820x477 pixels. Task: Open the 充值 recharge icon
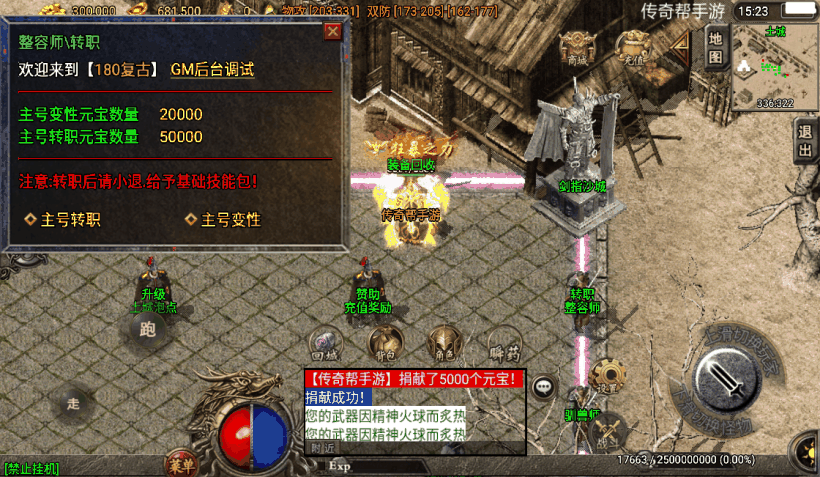click(633, 47)
